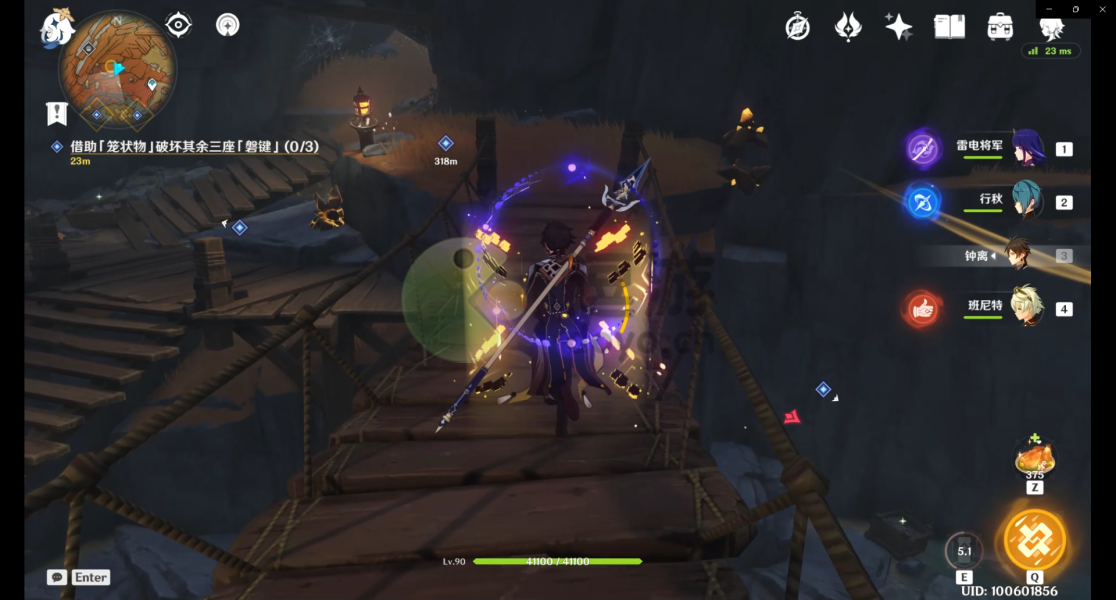1116x600 pixels.
Task: Open the Adventurer Handbook book icon
Action: click(x=949, y=27)
